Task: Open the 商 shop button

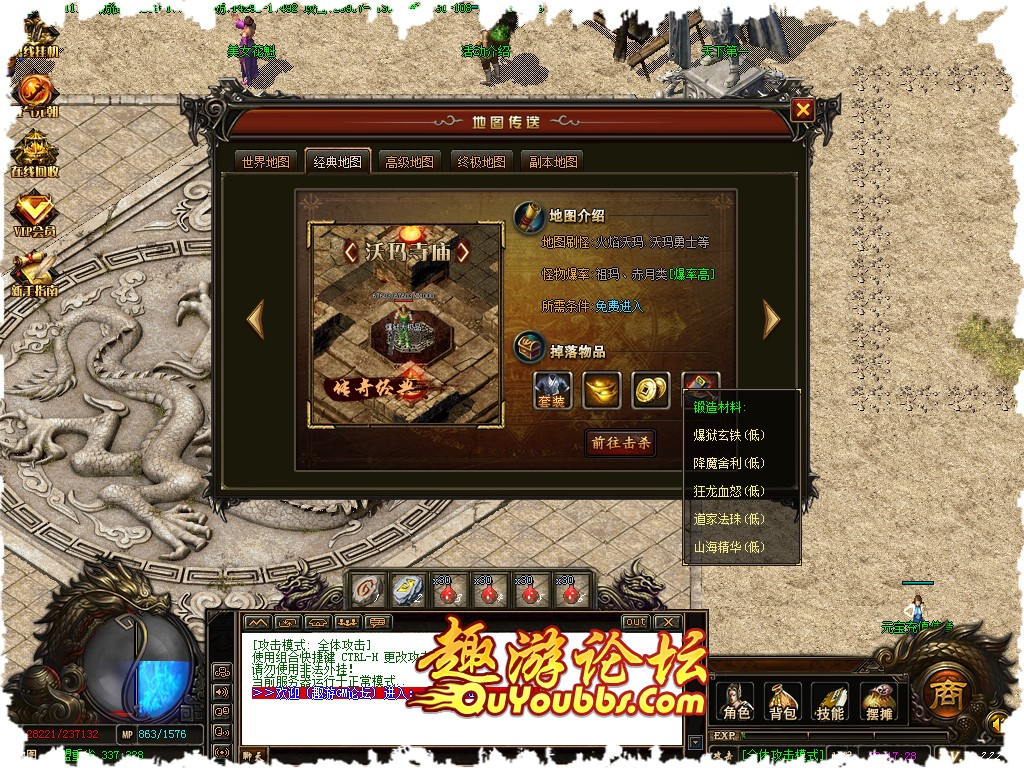Action: pyautogui.click(x=941, y=690)
